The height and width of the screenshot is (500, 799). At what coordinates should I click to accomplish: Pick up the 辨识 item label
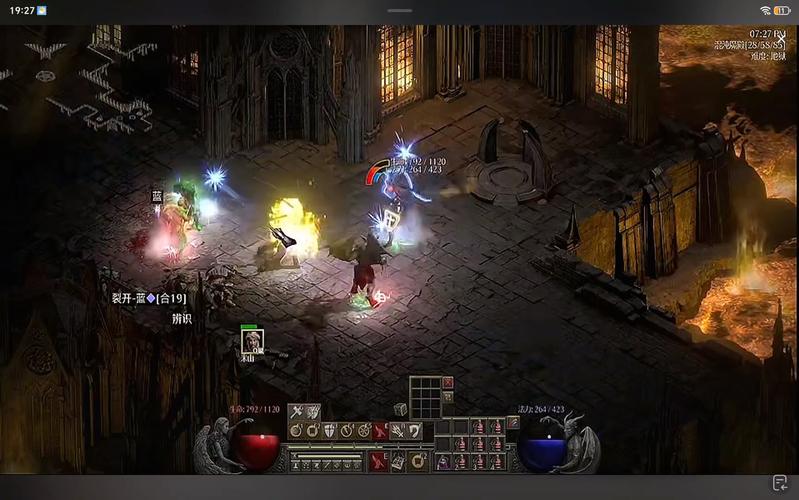[181, 319]
